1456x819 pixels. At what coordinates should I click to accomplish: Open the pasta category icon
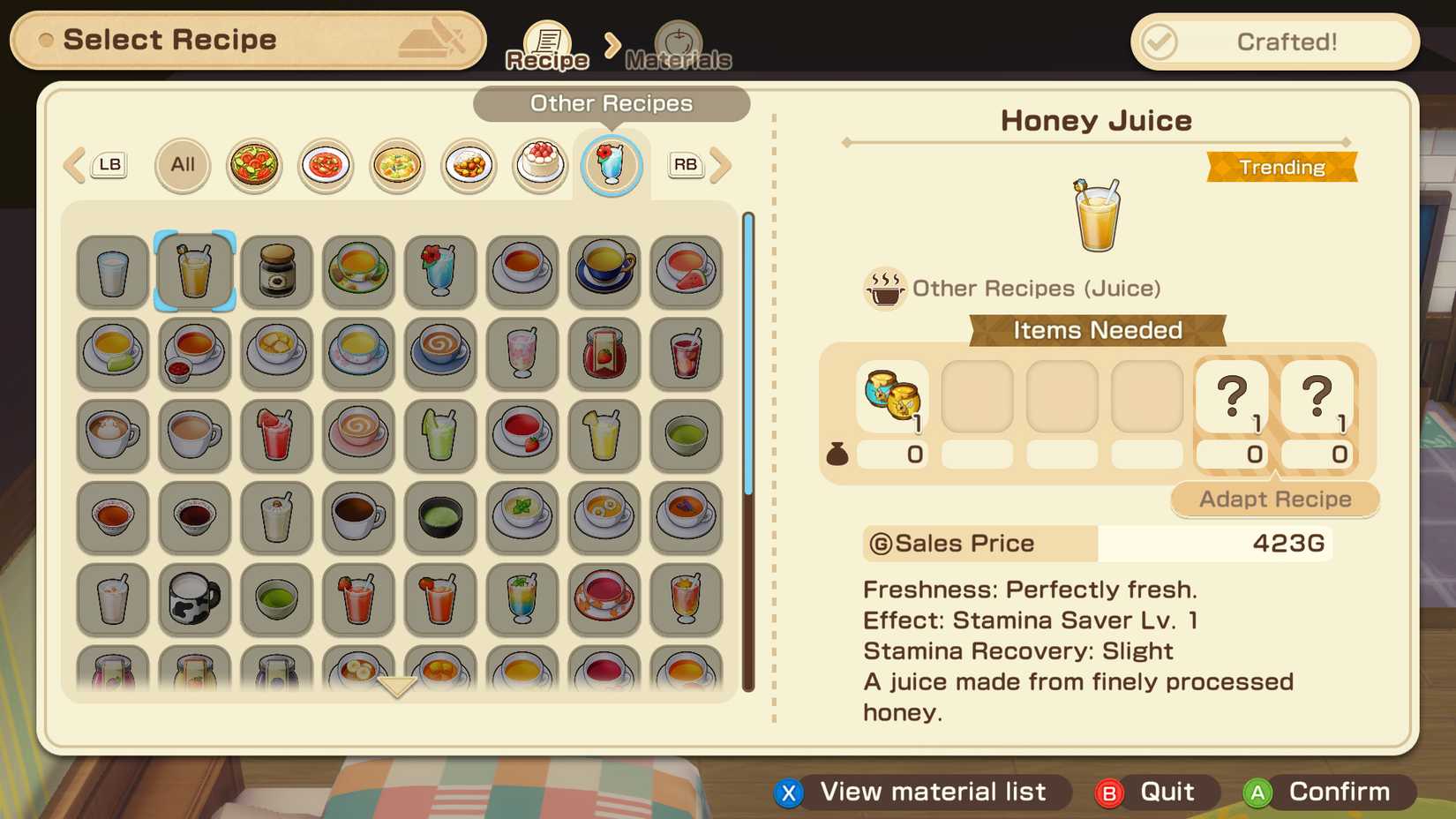click(x=325, y=165)
